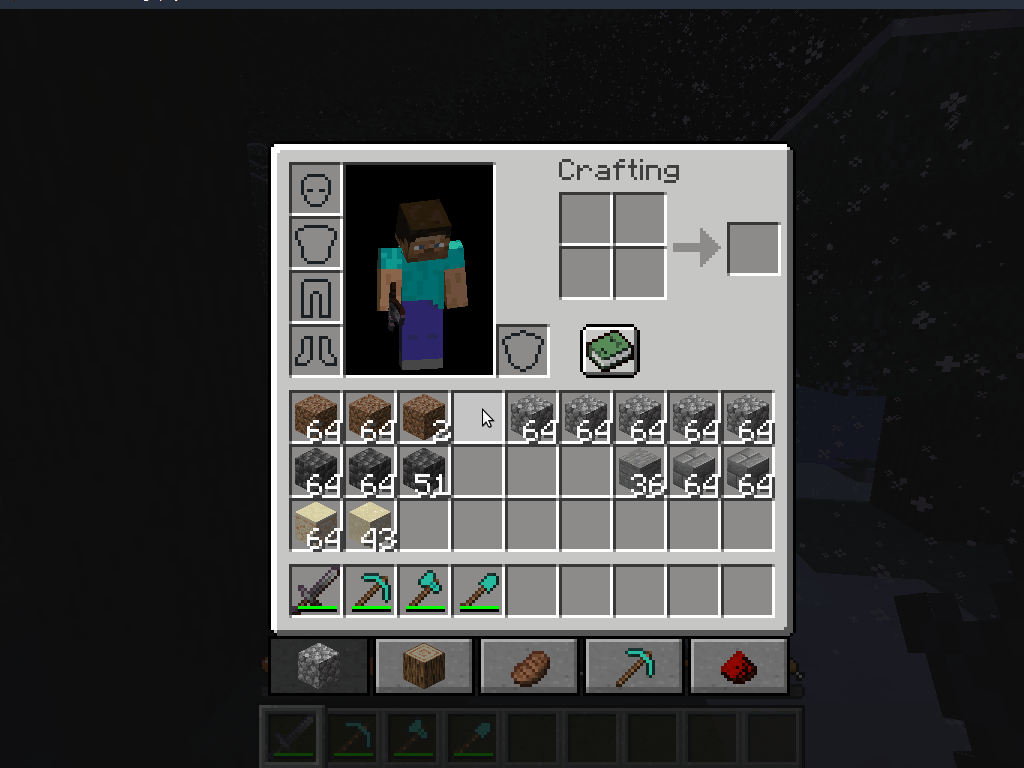Select the diamond shovel slot
Viewport: 1024px width, 768px height.
tap(477, 590)
